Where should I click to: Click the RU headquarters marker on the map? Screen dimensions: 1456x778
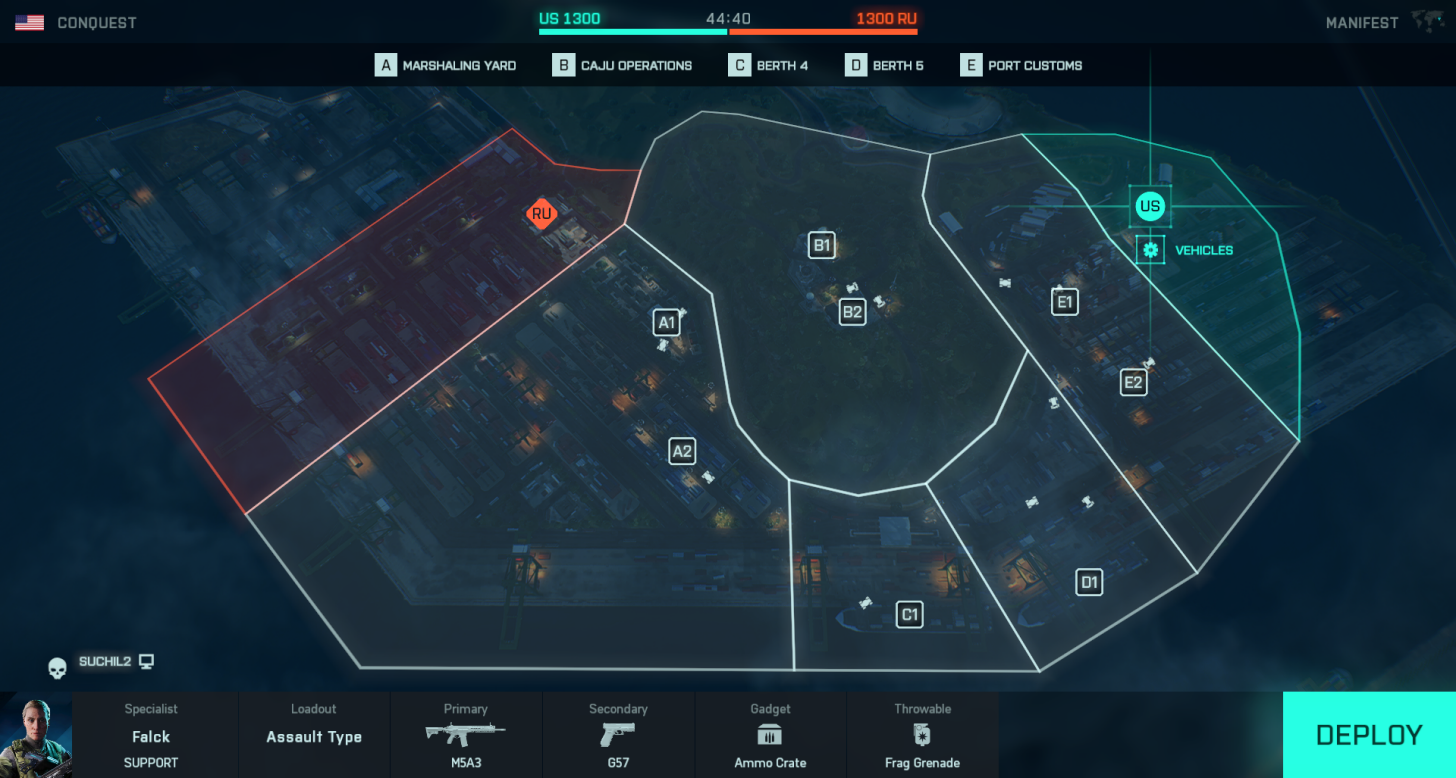point(542,212)
